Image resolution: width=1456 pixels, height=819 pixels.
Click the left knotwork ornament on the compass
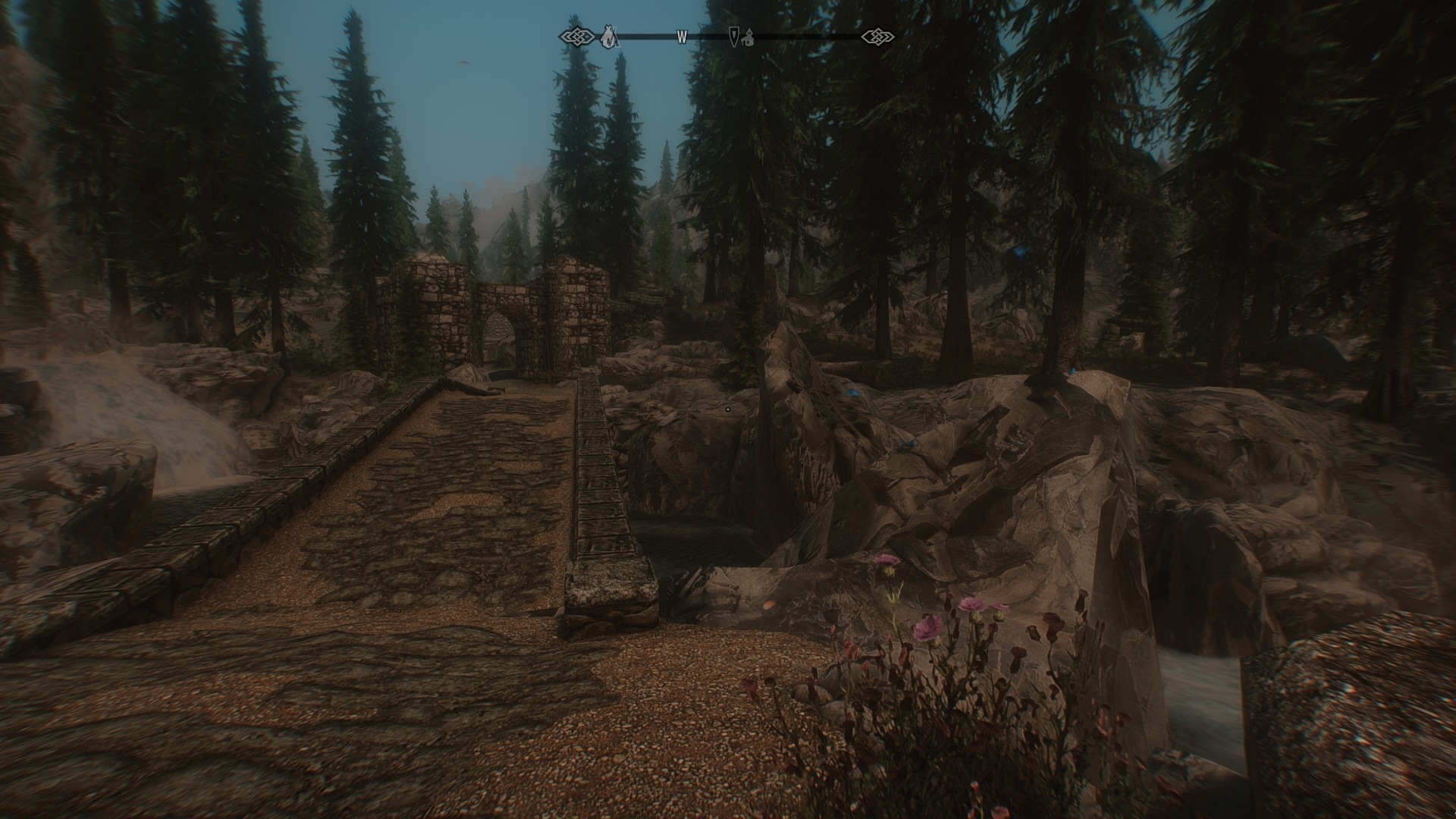point(576,35)
